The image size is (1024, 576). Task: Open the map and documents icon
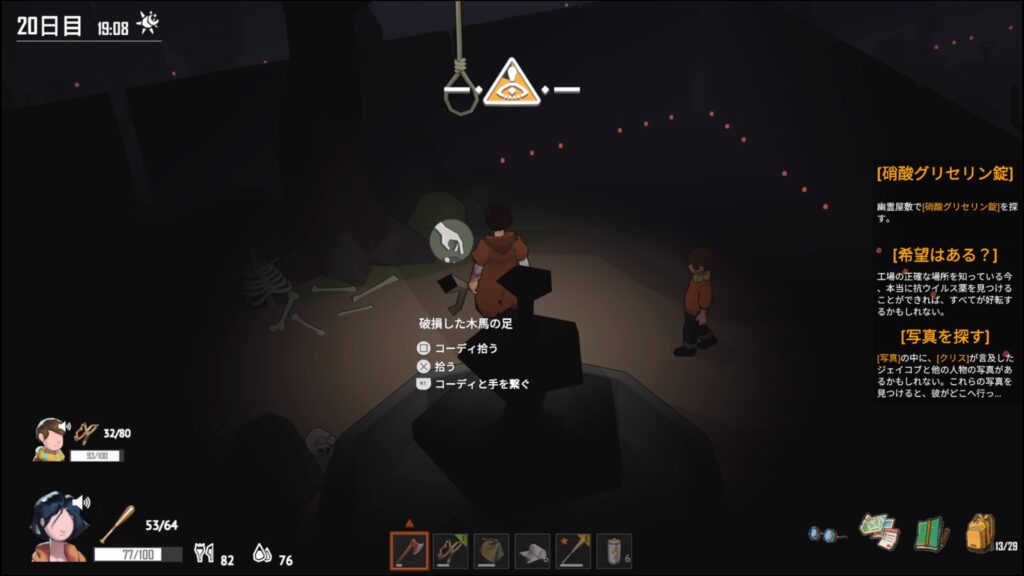coord(880,532)
